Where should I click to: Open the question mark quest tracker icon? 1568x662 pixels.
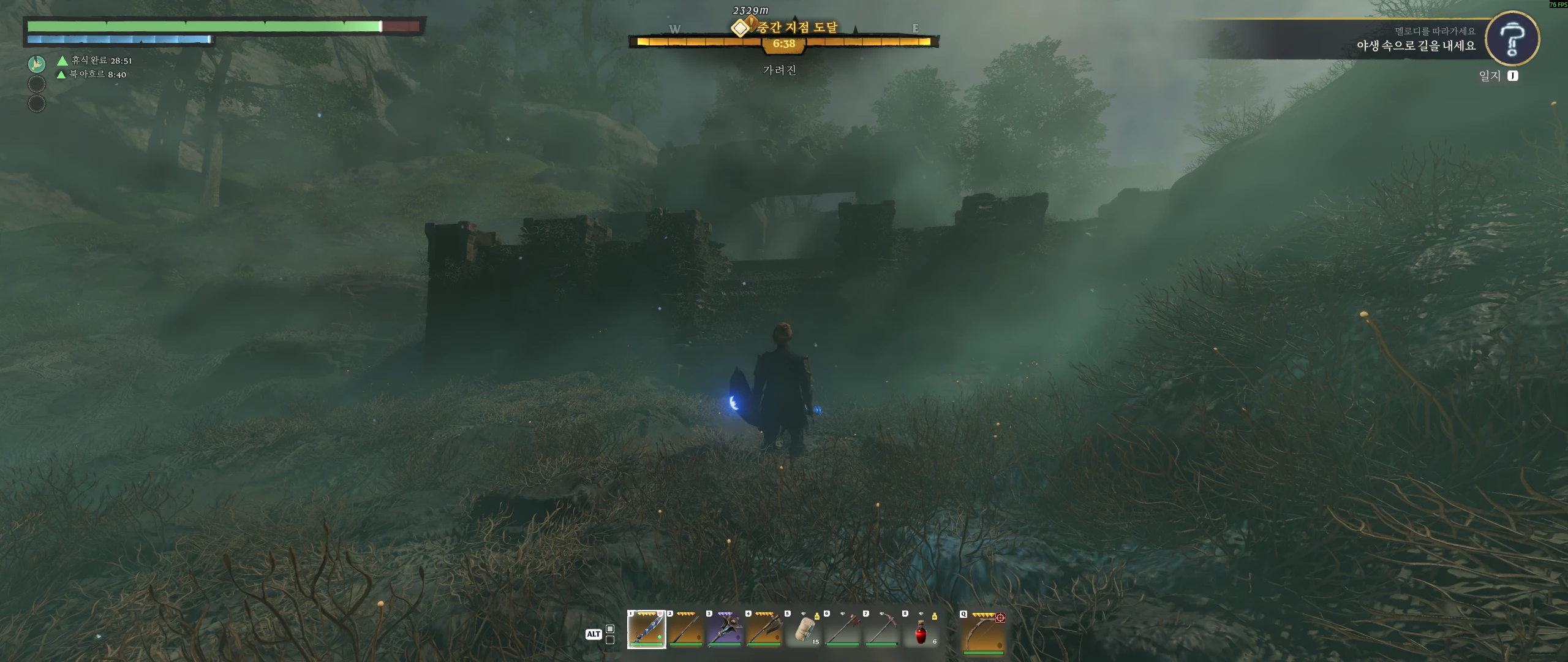pos(1512,39)
